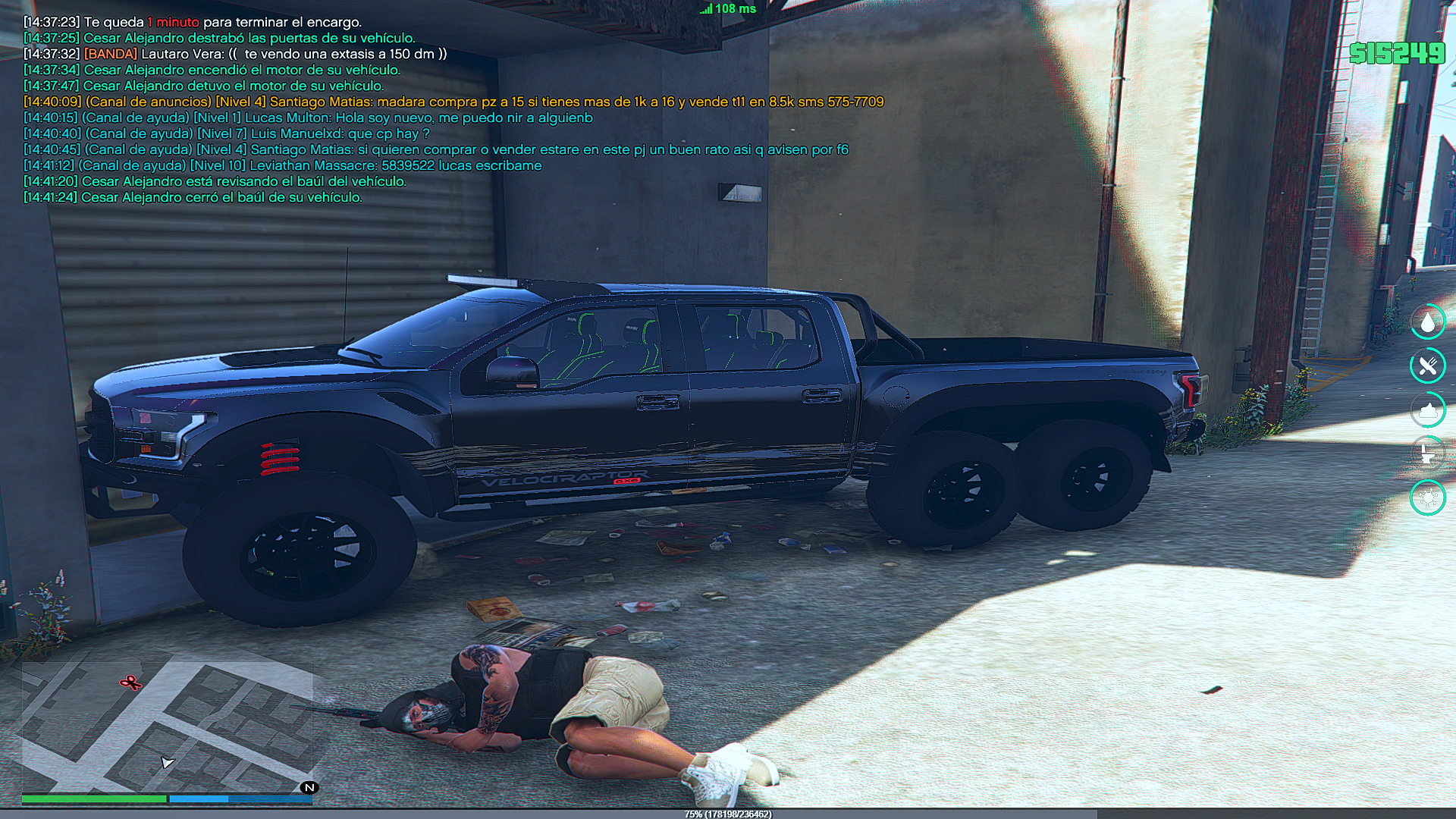Viewport: 1456px width, 819px height.
Task: Click the player arrow on the minimap
Action: [x=168, y=762]
